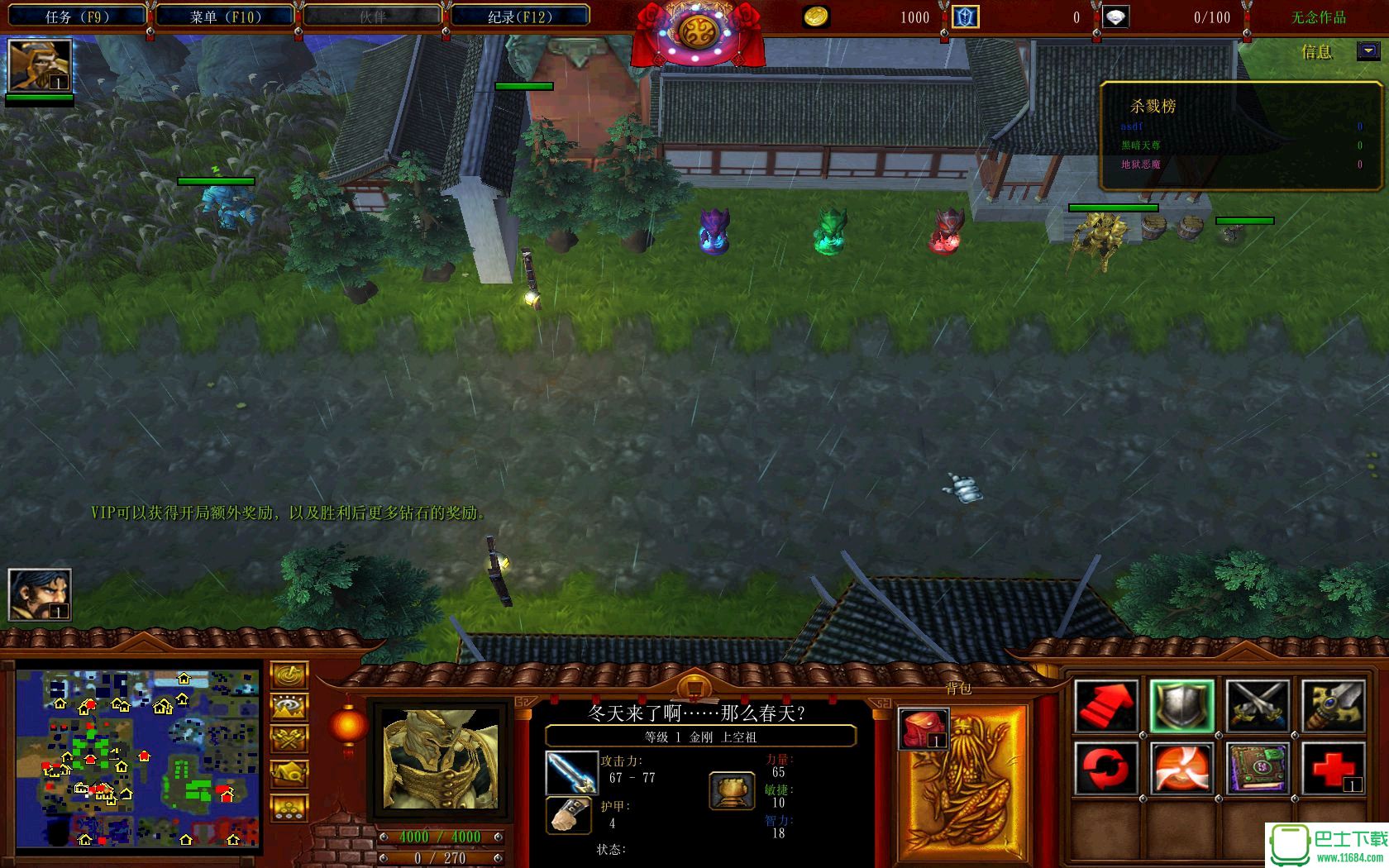The height and width of the screenshot is (868, 1389).
Task: Toggle the crossed-axes ally color button
Action: [289, 740]
